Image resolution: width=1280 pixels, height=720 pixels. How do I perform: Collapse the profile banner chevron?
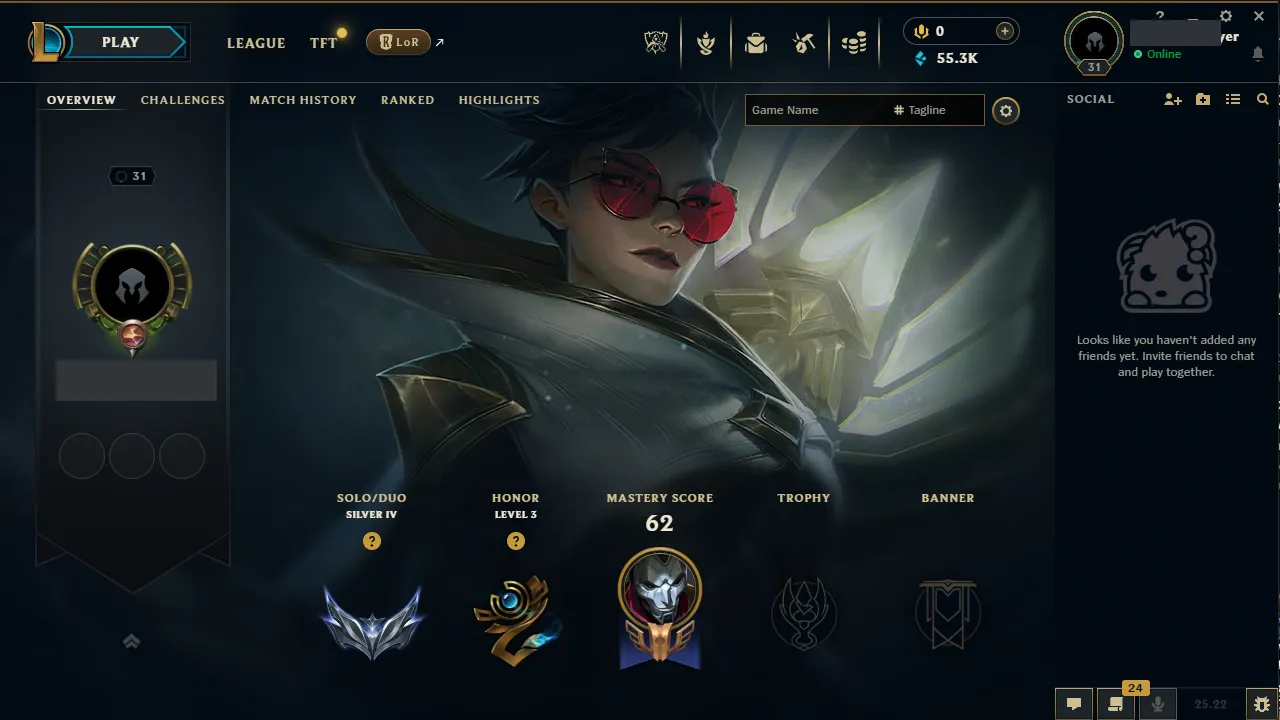pyautogui.click(x=132, y=641)
